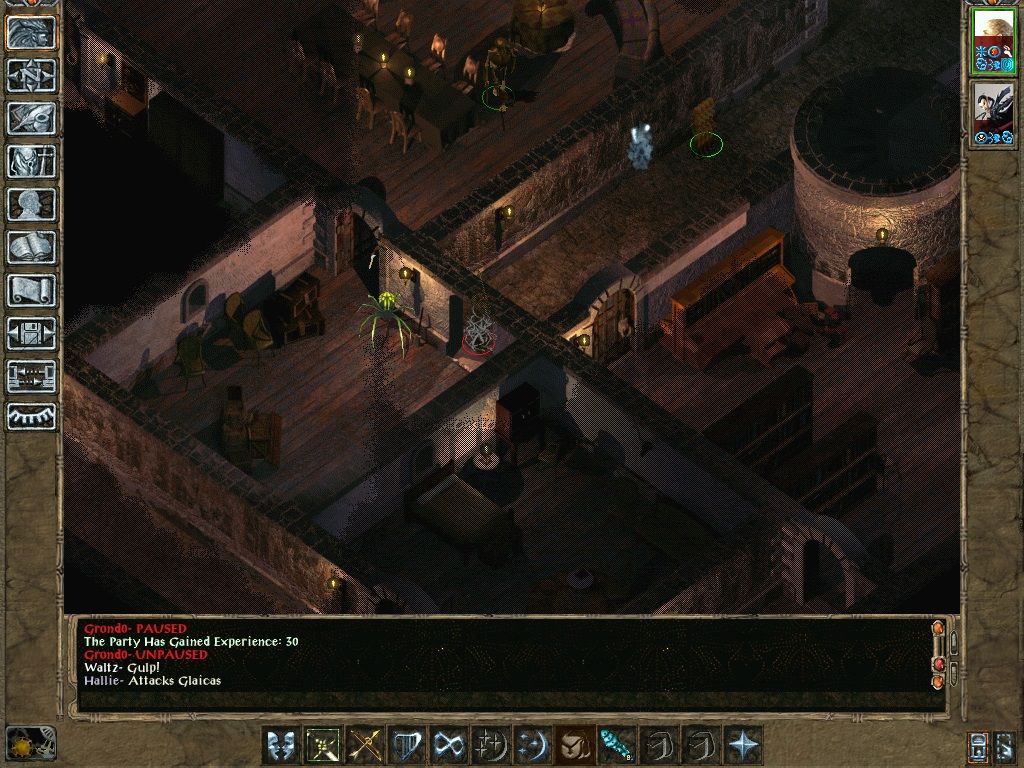The image size is (1024, 768).
Task: Activate the bard song harp button
Action: point(407,745)
